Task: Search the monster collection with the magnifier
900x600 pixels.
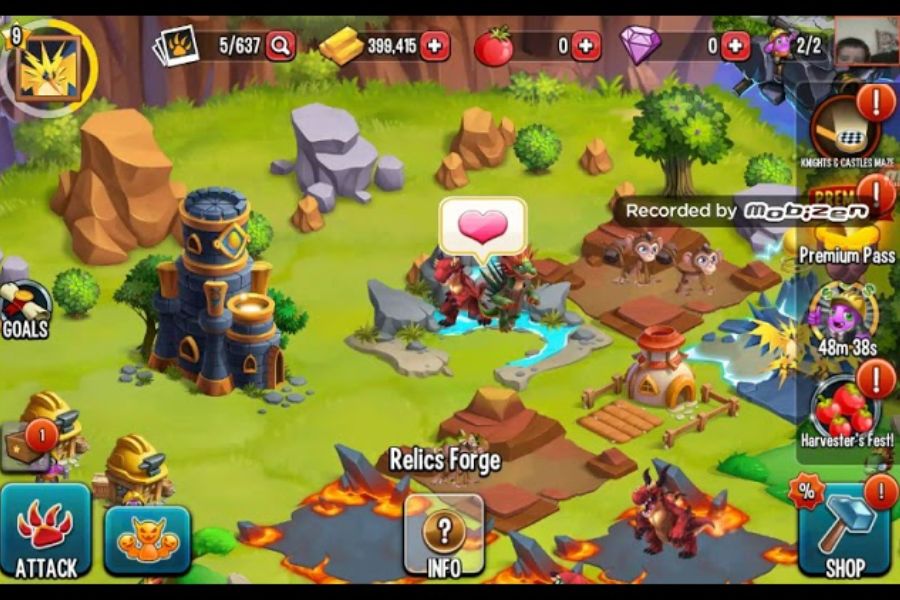Action: [280, 46]
